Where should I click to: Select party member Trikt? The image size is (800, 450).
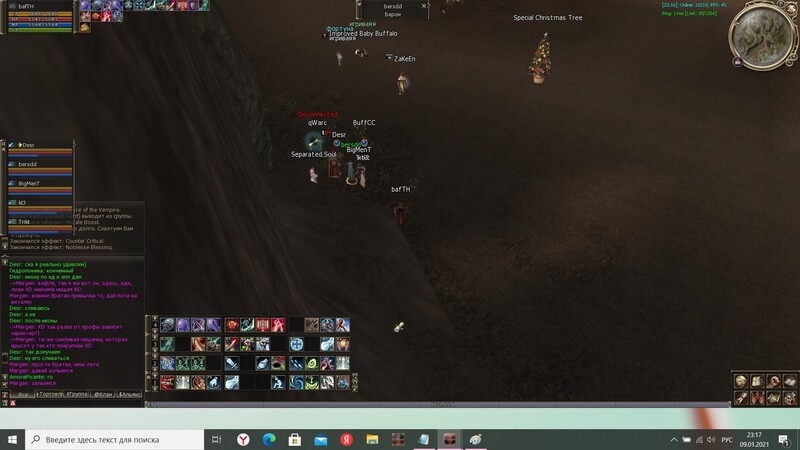24,222
